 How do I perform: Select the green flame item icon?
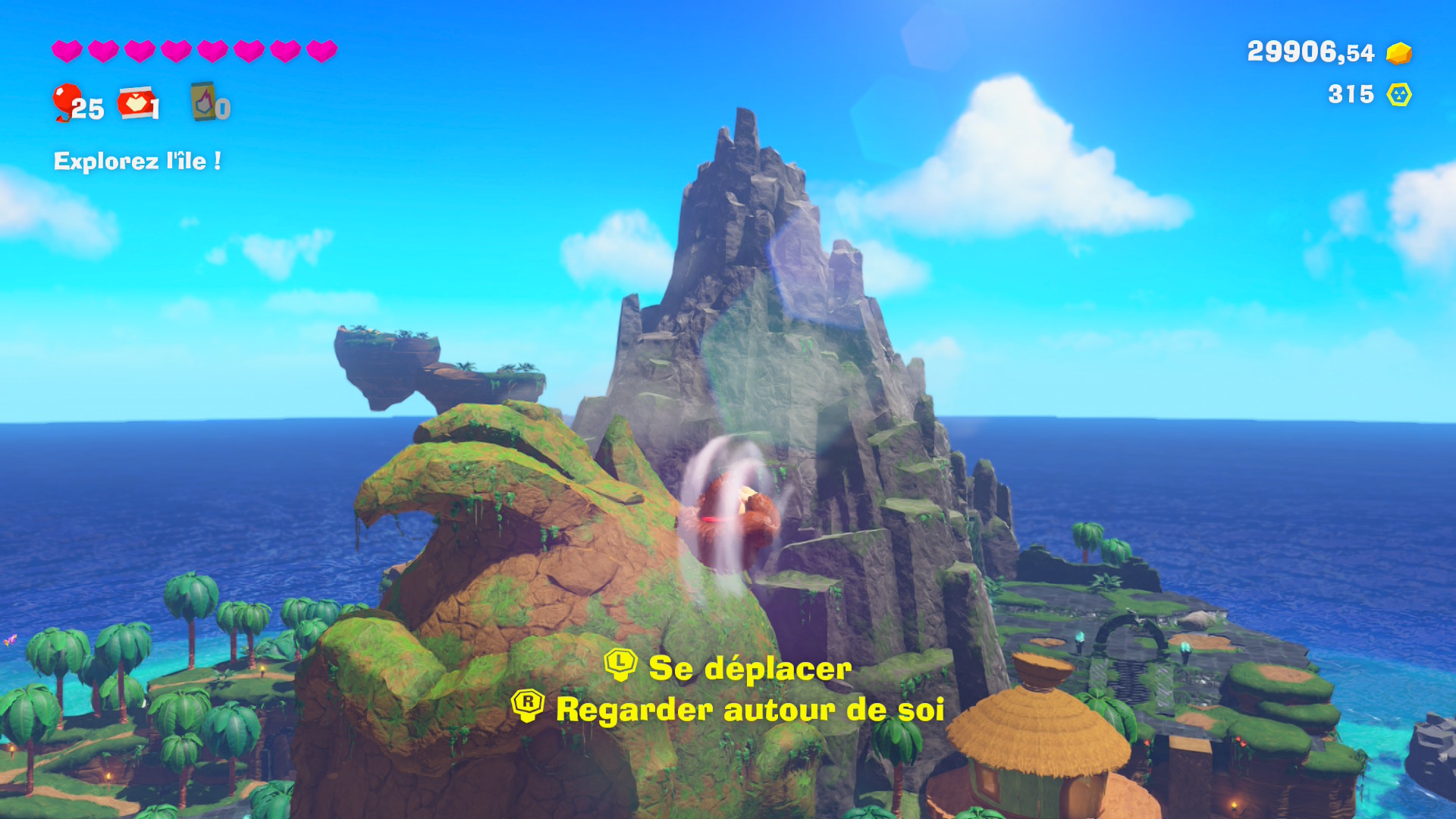[203, 102]
